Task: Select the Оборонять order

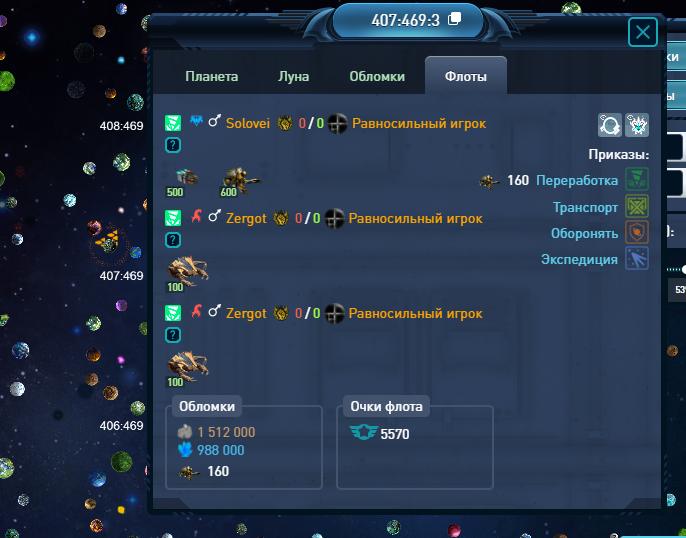Action: [x=637, y=233]
